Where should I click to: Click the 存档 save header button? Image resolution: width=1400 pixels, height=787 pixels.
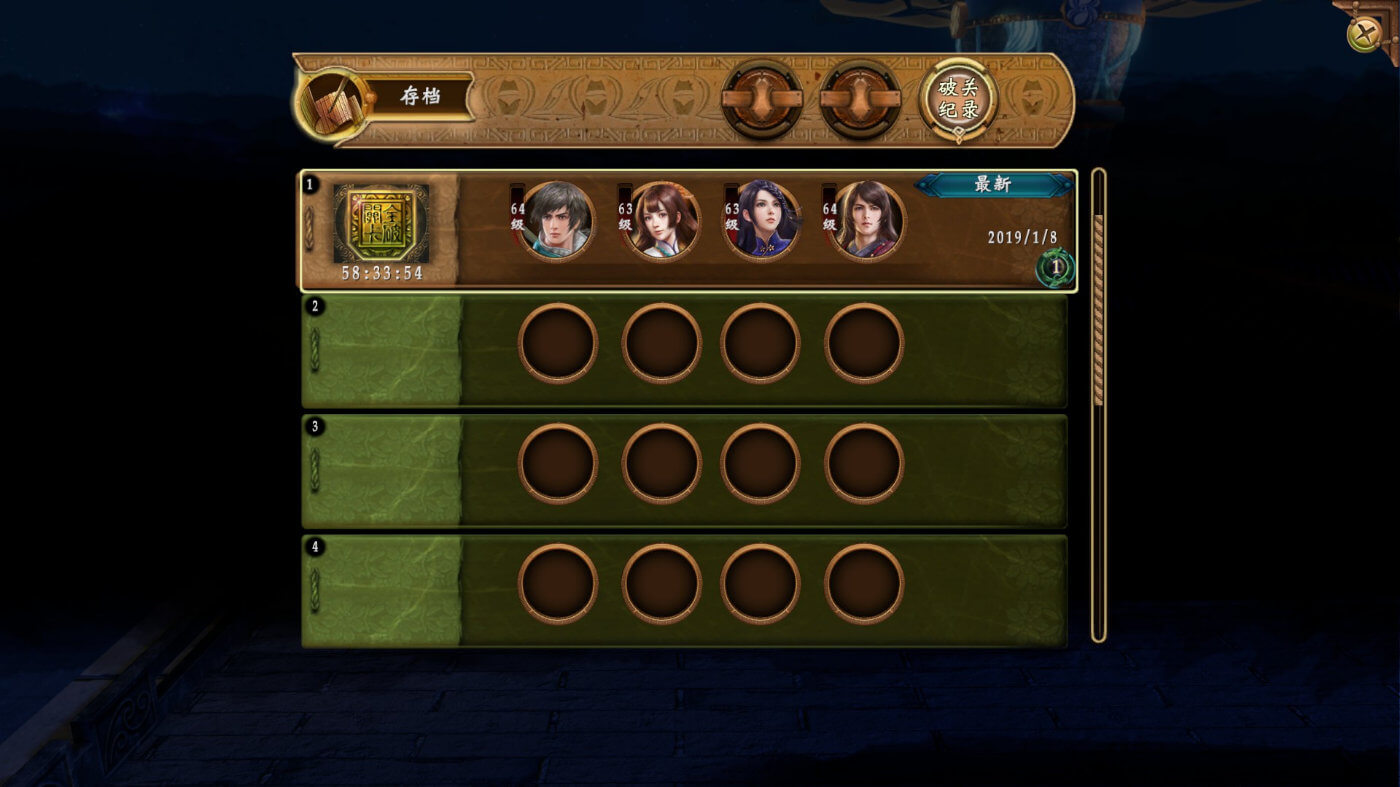click(420, 97)
